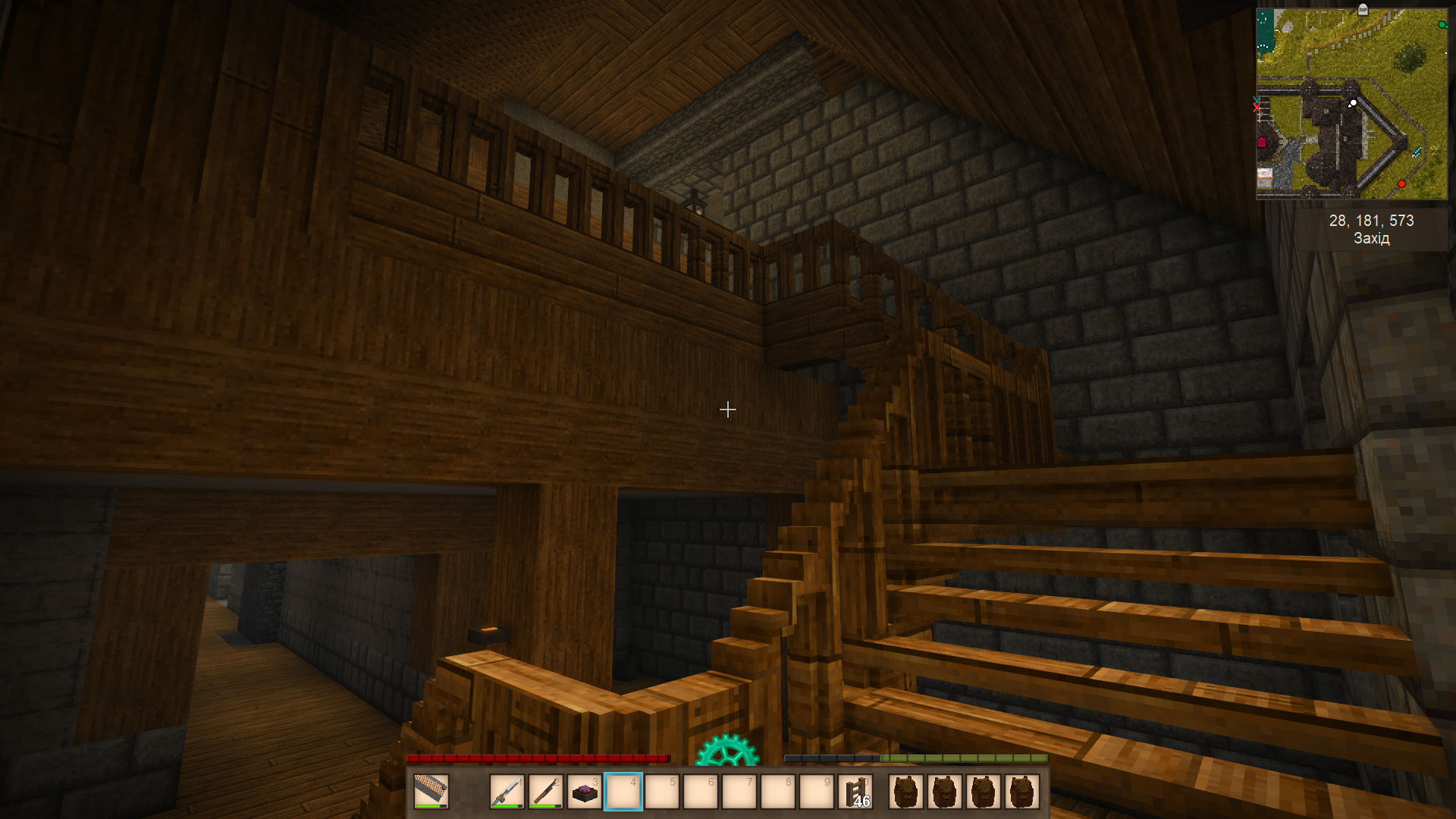The width and height of the screenshot is (1456, 819).
Task: Click the red house marker on minimap
Action: 1262,143
